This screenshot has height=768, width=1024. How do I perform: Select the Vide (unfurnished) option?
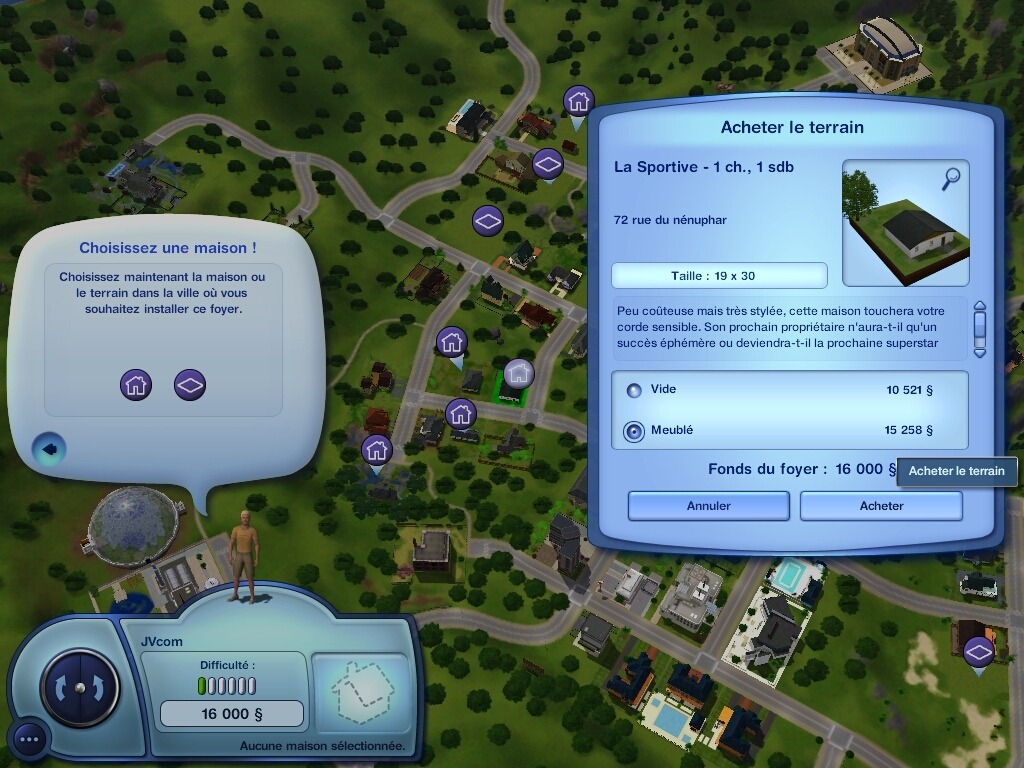[634, 391]
